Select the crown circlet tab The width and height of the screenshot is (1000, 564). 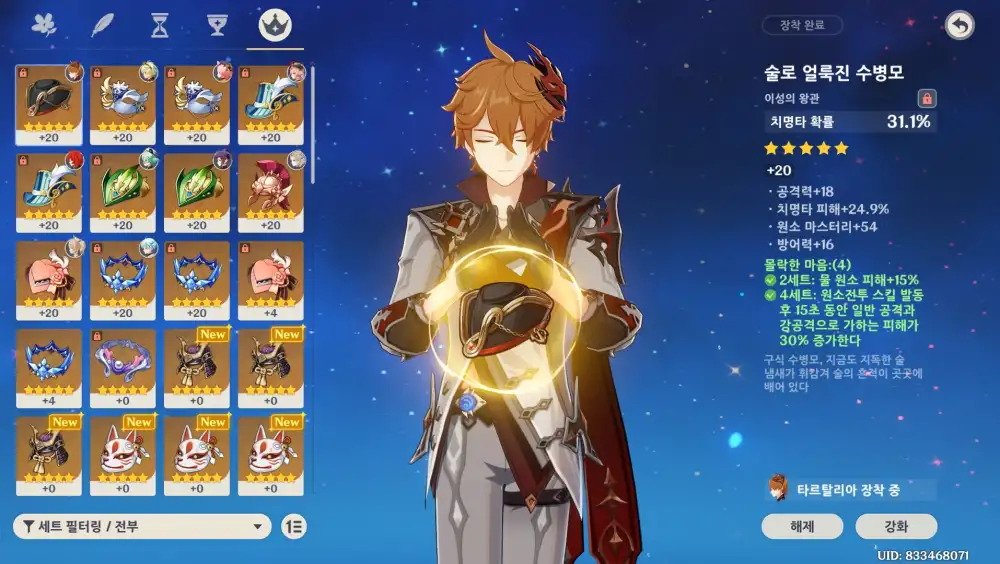click(275, 26)
